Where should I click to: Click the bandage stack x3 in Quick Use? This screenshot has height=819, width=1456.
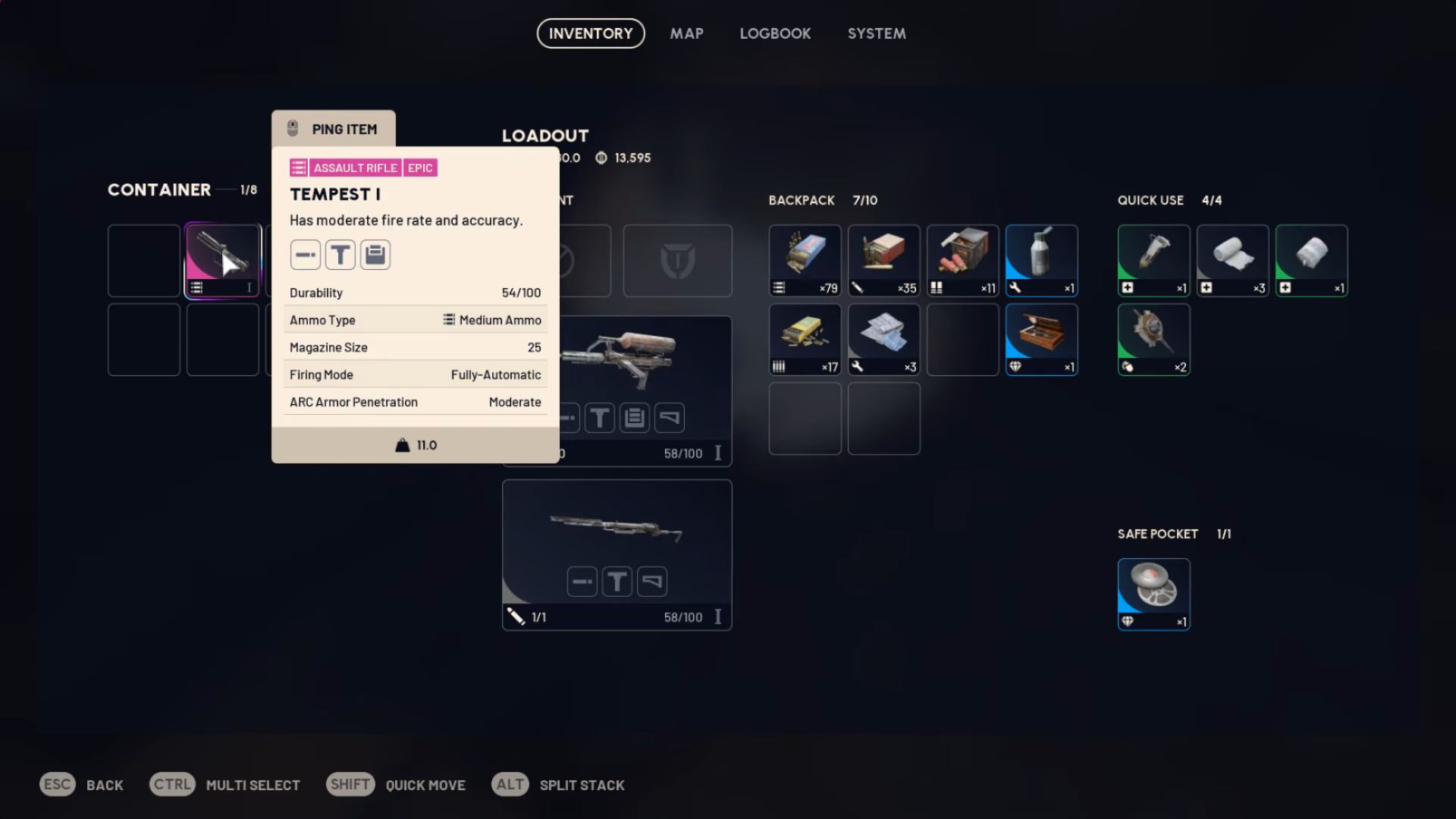point(1232,260)
